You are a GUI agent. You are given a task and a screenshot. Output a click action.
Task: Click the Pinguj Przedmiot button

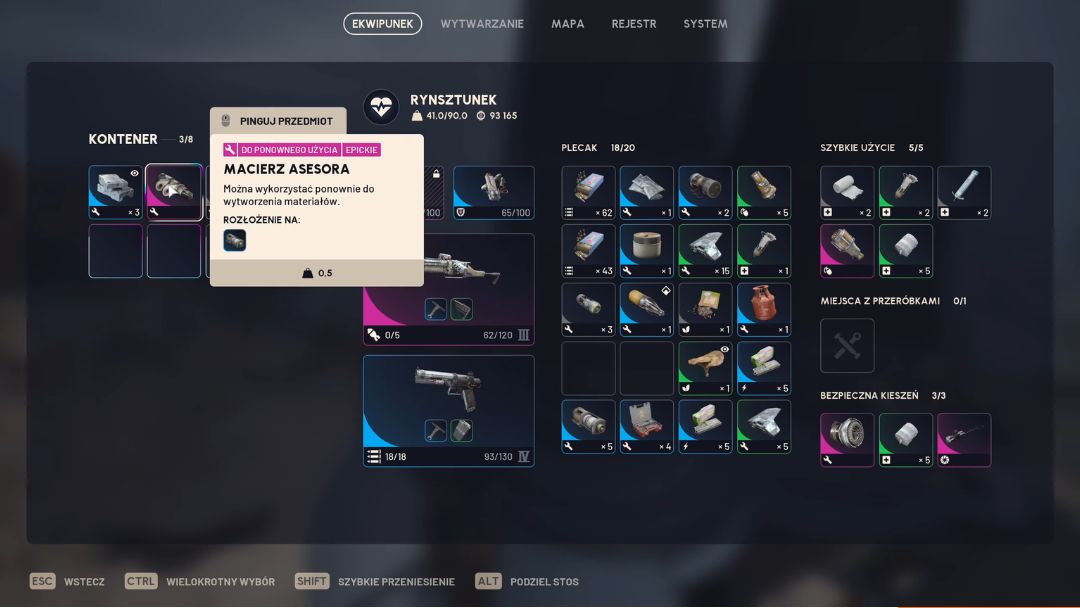(x=278, y=121)
